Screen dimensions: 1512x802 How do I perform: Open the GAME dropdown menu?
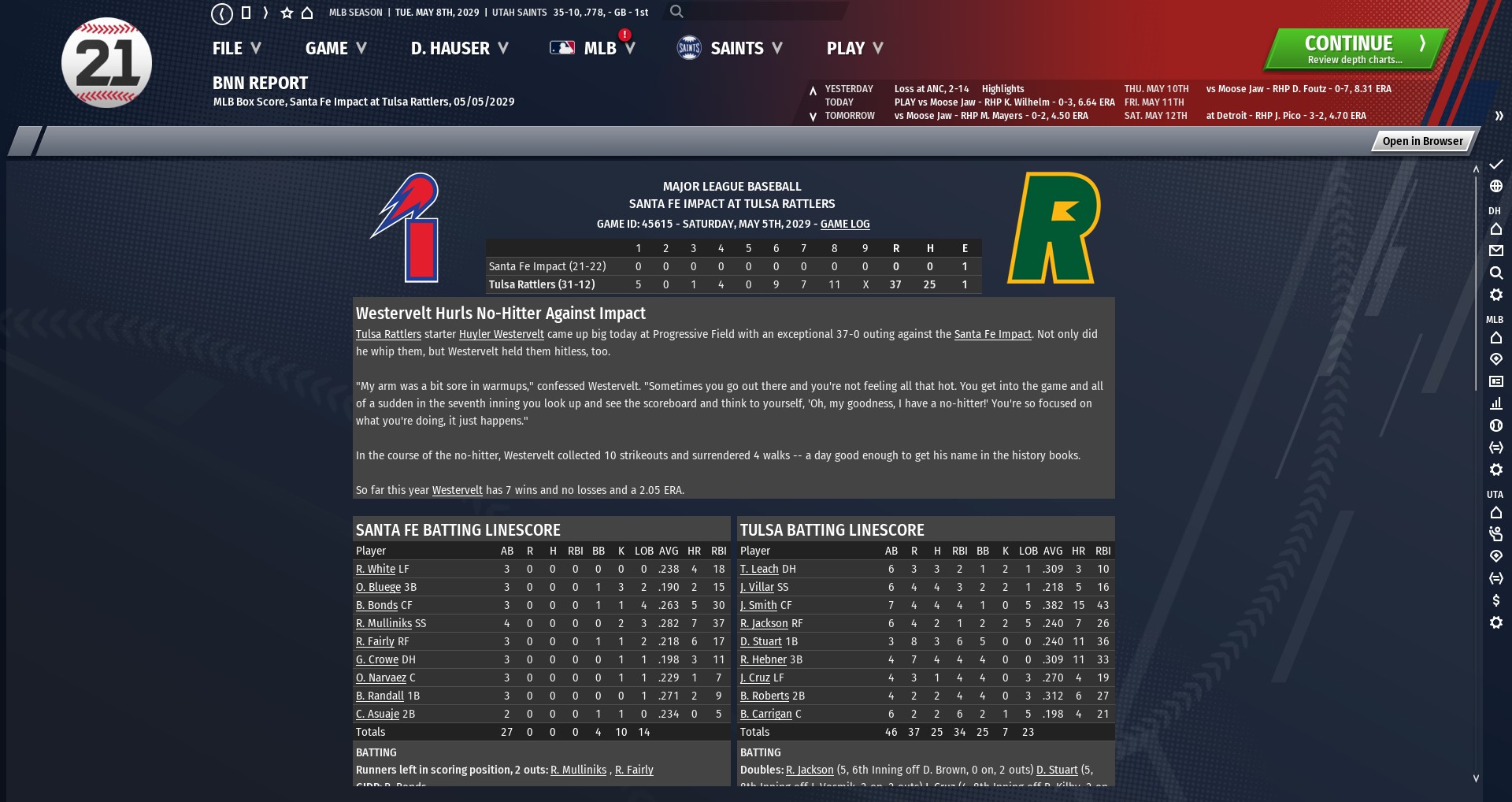pyautogui.click(x=335, y=49)
